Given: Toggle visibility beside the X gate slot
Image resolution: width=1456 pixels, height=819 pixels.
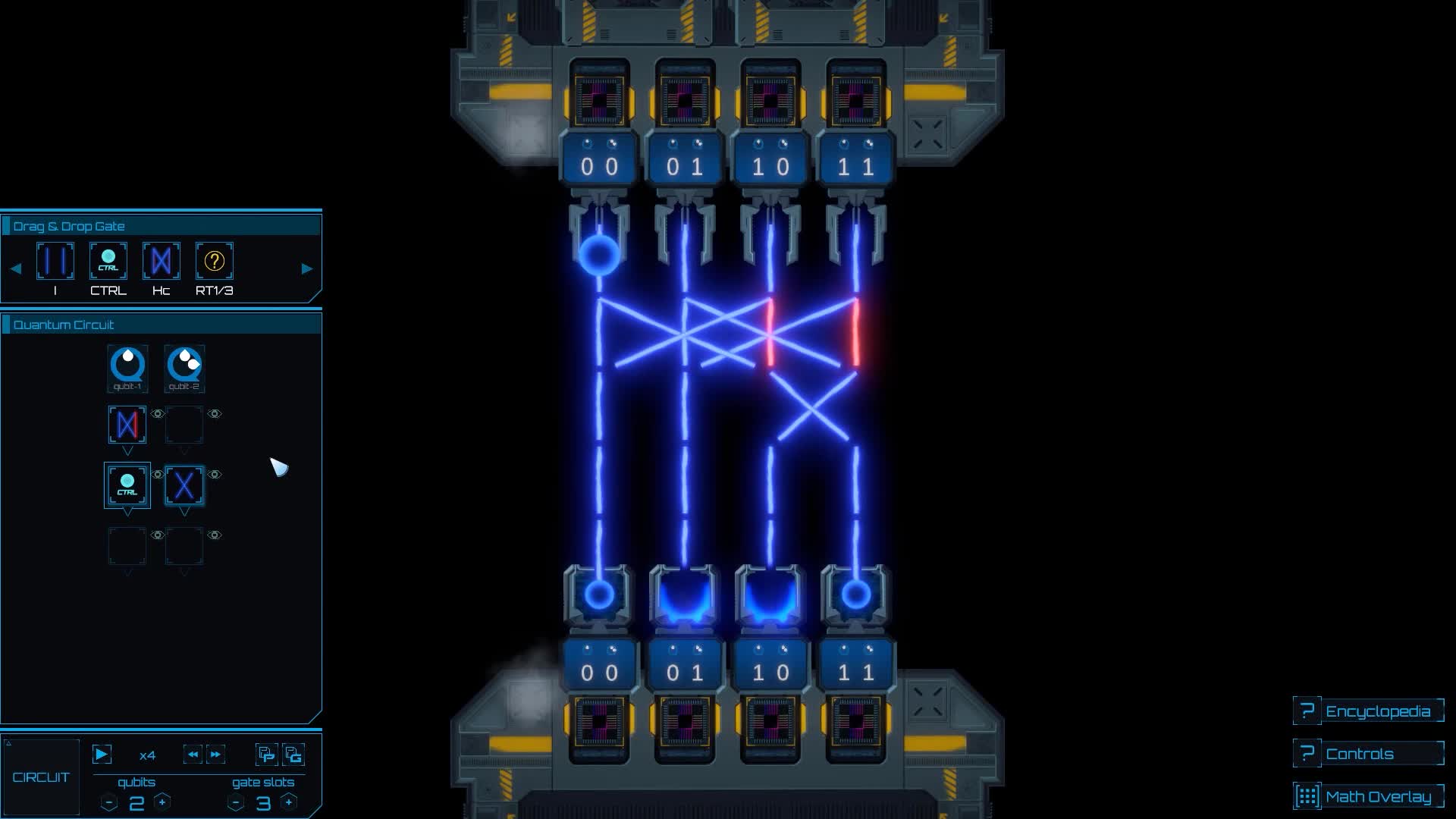Looking at the screenshot, I should (215, 474).
